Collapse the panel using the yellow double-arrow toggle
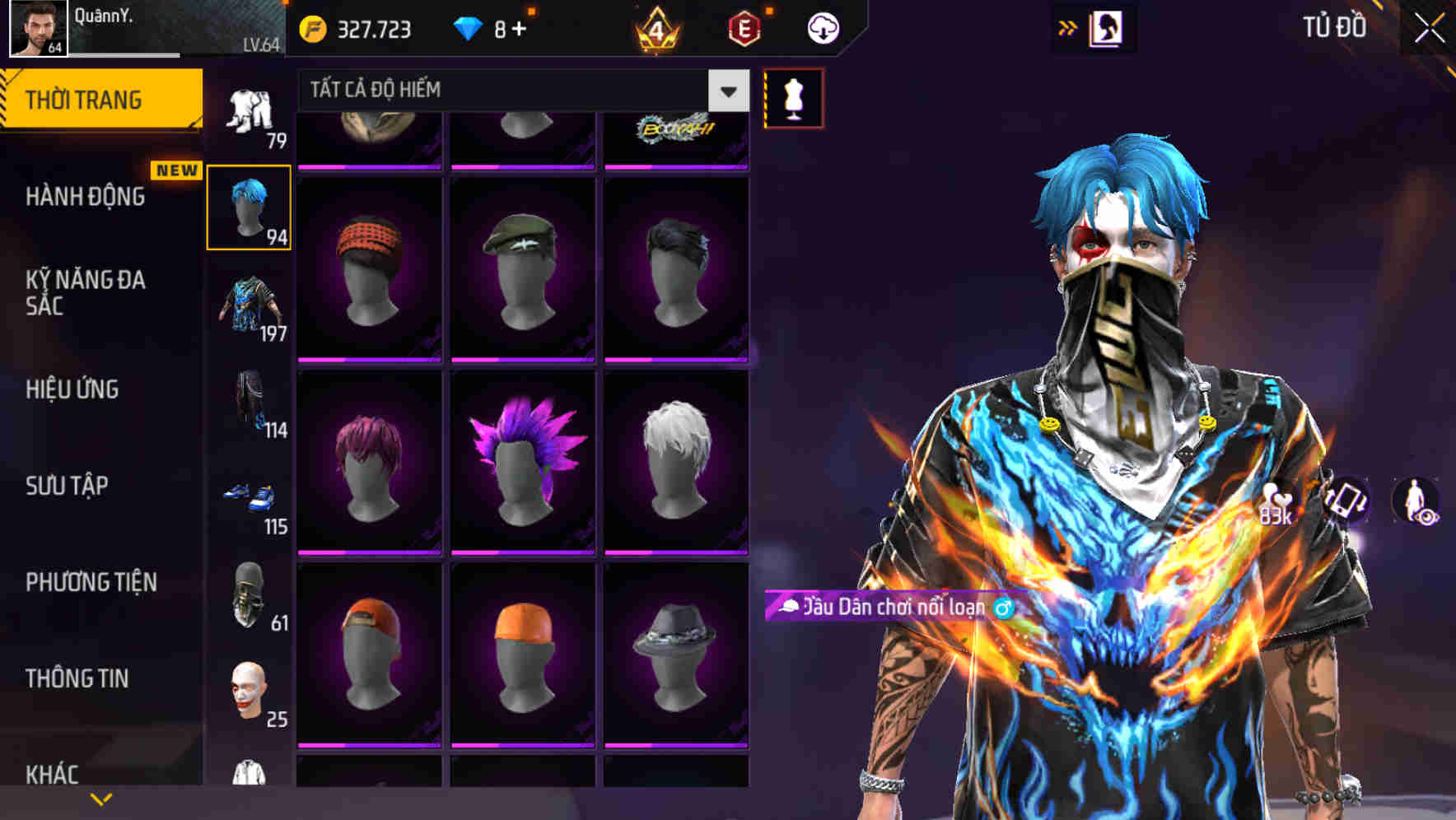This screenshot has width=1456, height=820. click(1068, 26)
